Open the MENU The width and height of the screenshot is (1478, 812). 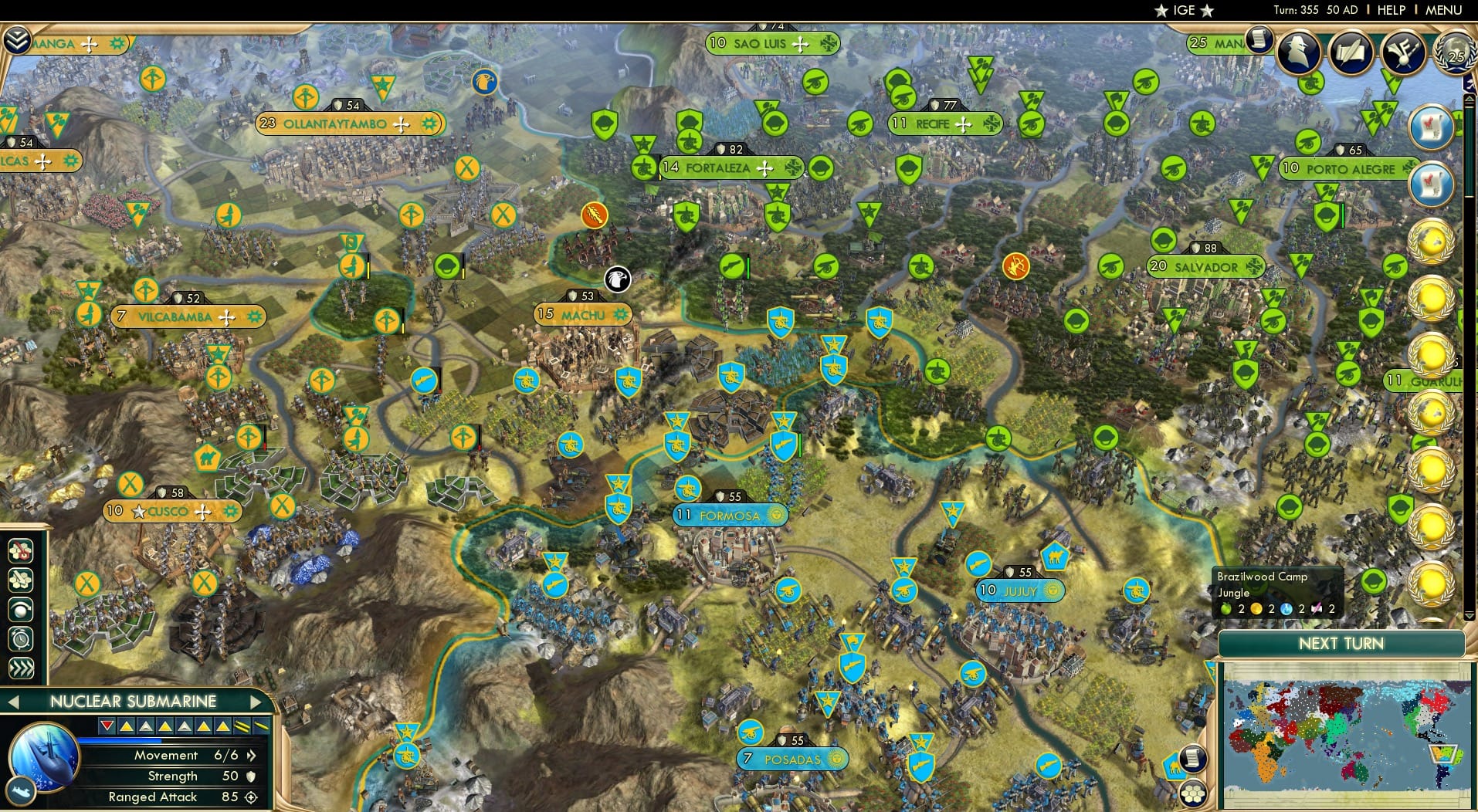1442,10
